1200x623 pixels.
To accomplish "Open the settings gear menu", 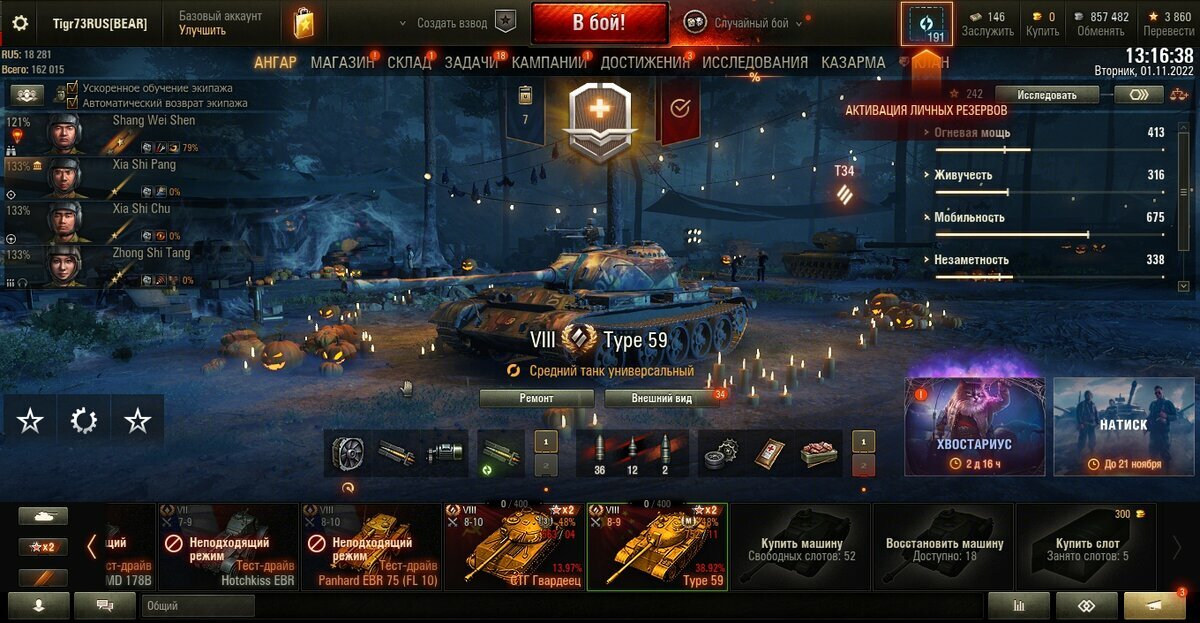I will point(20,23).
